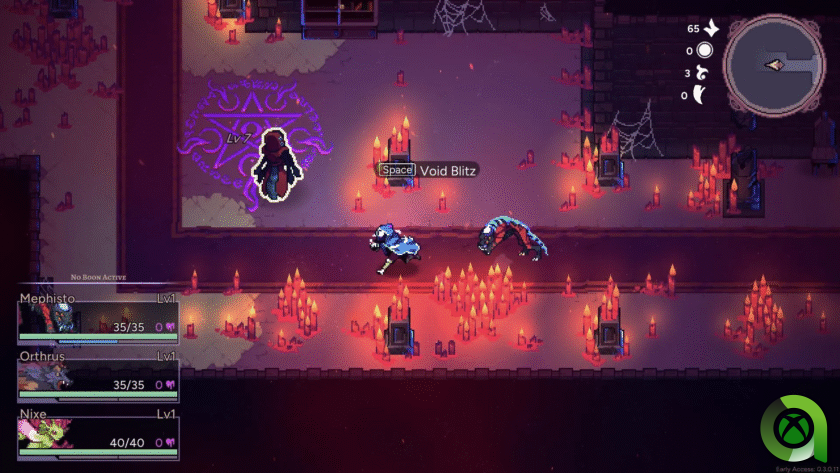Select the Orthrus party member panel
The image size is (840, 473).
(97, 375)
